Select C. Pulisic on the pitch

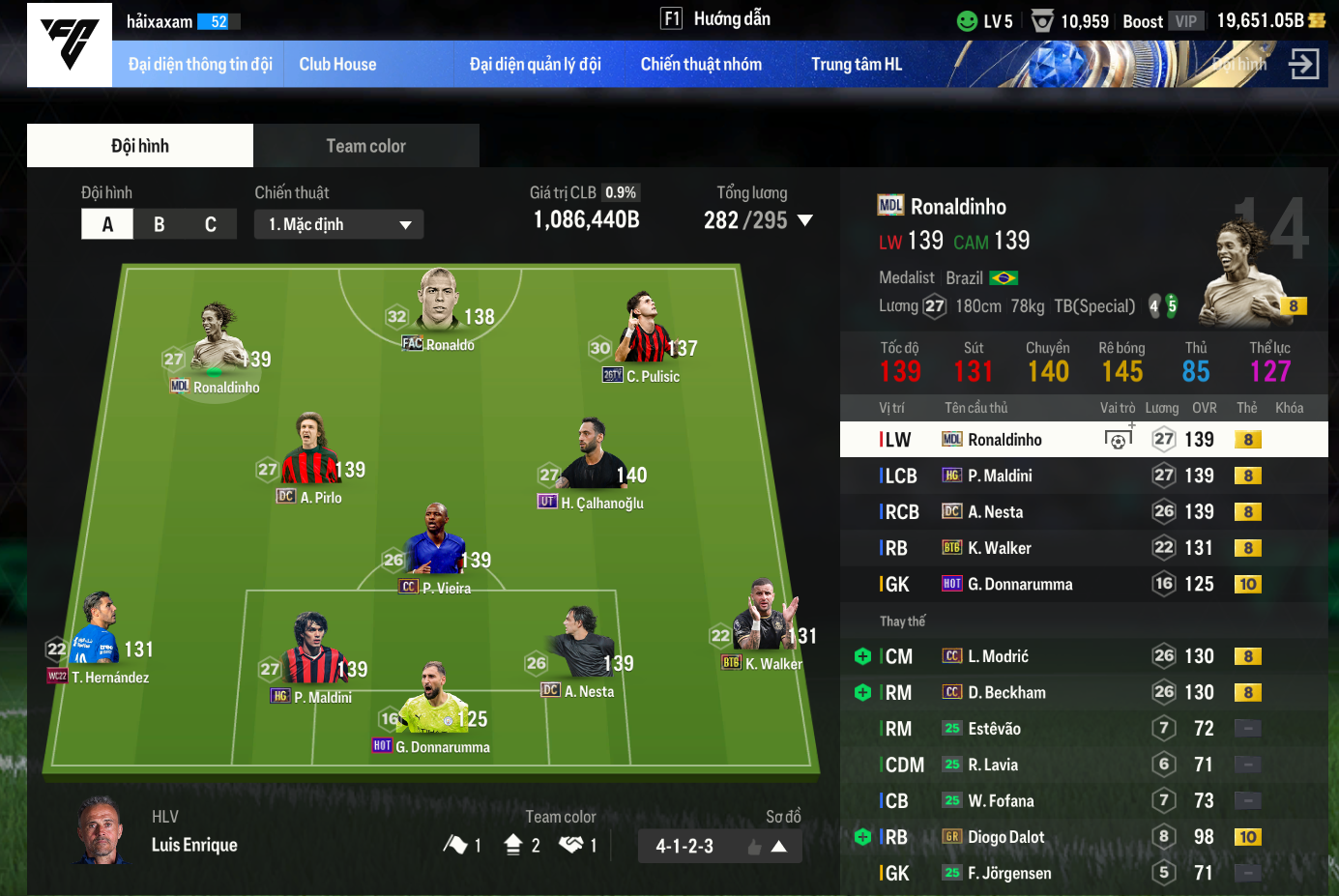(642, 339)
